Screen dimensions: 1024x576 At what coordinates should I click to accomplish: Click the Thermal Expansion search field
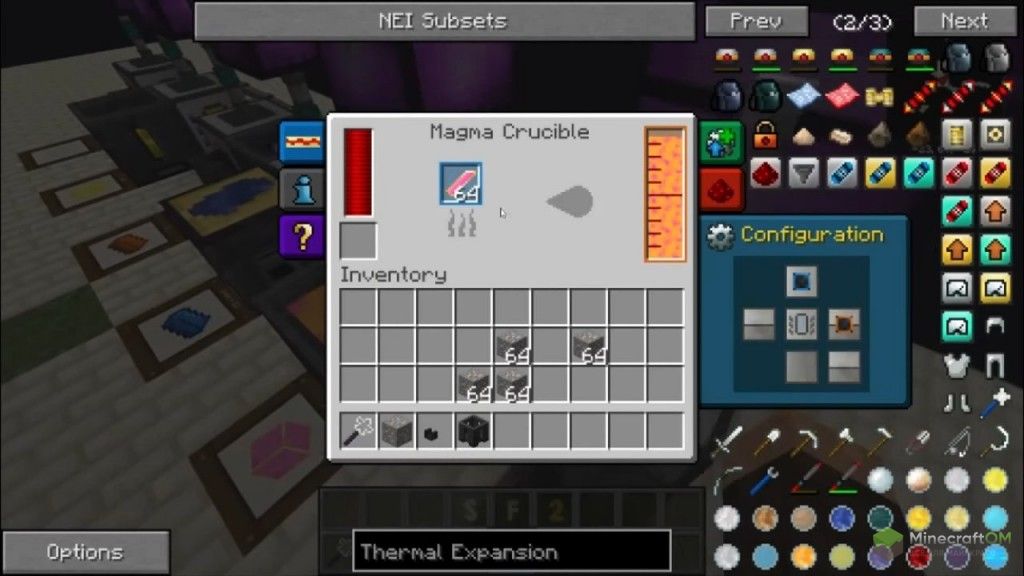point(511,552)
